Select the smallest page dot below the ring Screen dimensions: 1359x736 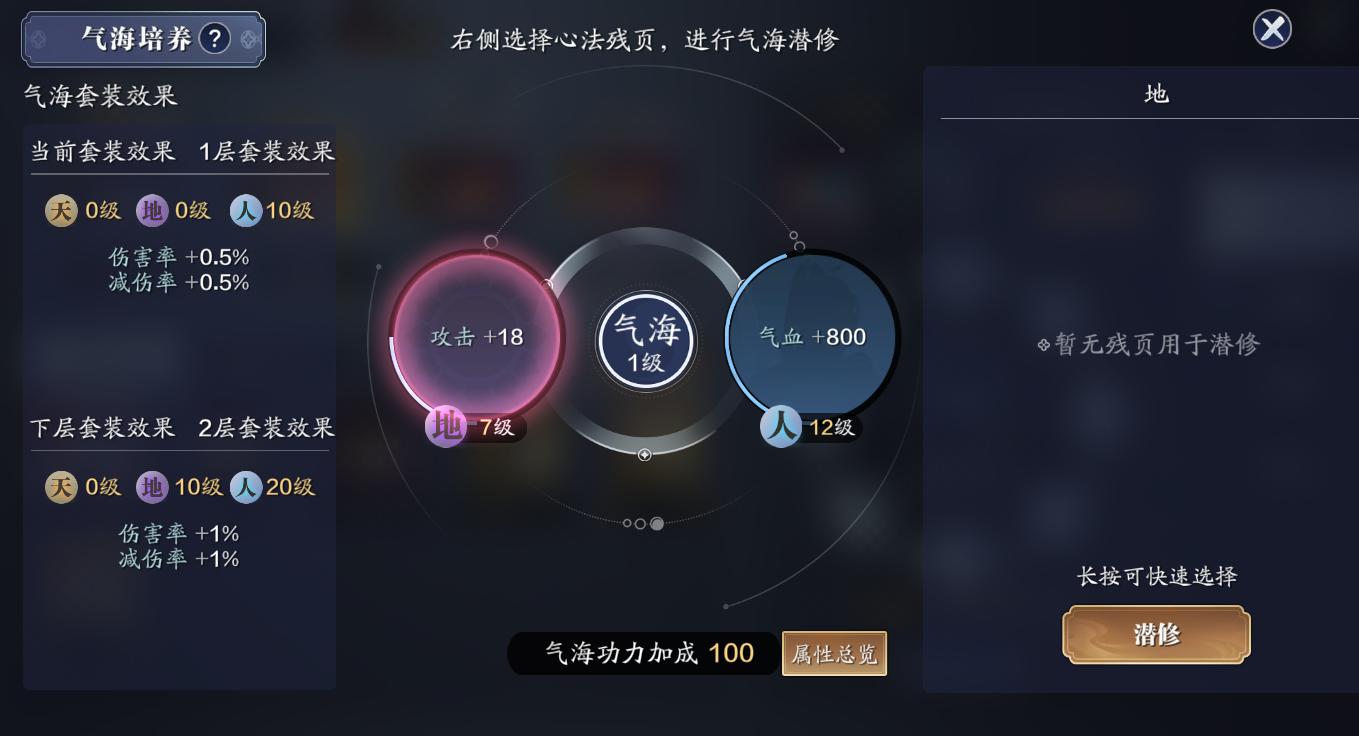click(627, 523)
